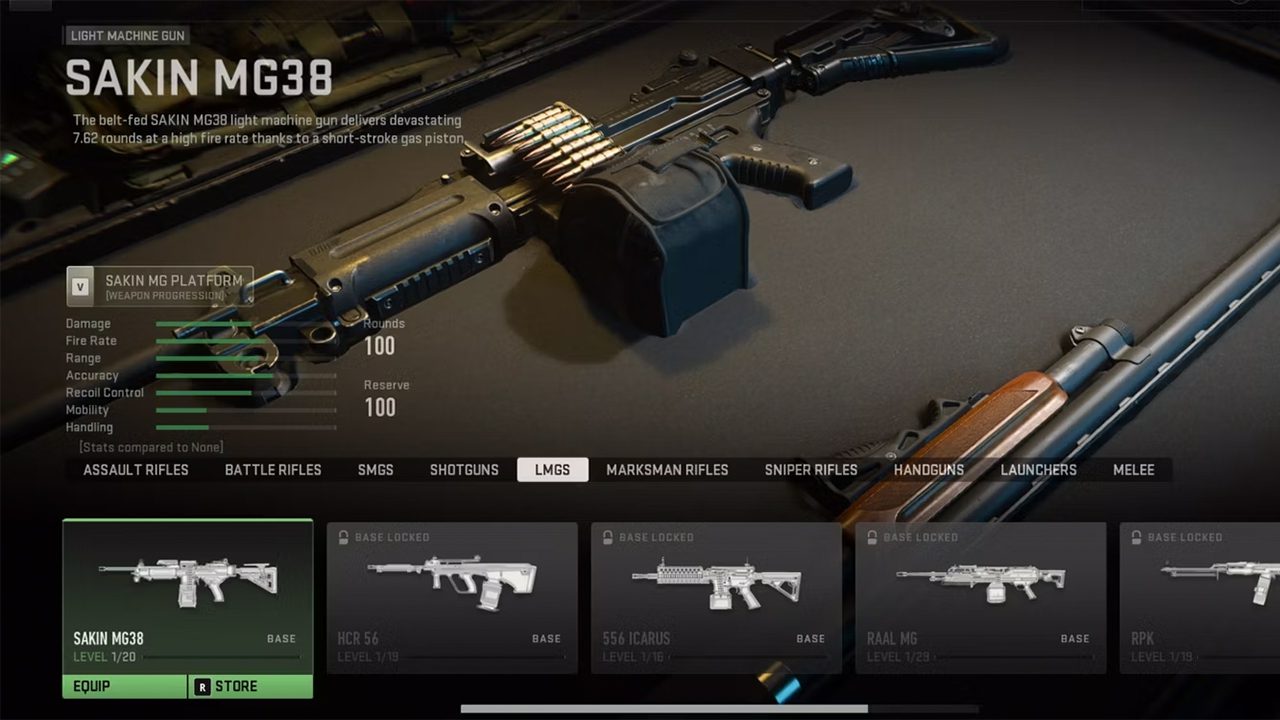Choose the locked HCR 56 card
The height and width of the screenshot is (720, 1280).
[452, 597]
